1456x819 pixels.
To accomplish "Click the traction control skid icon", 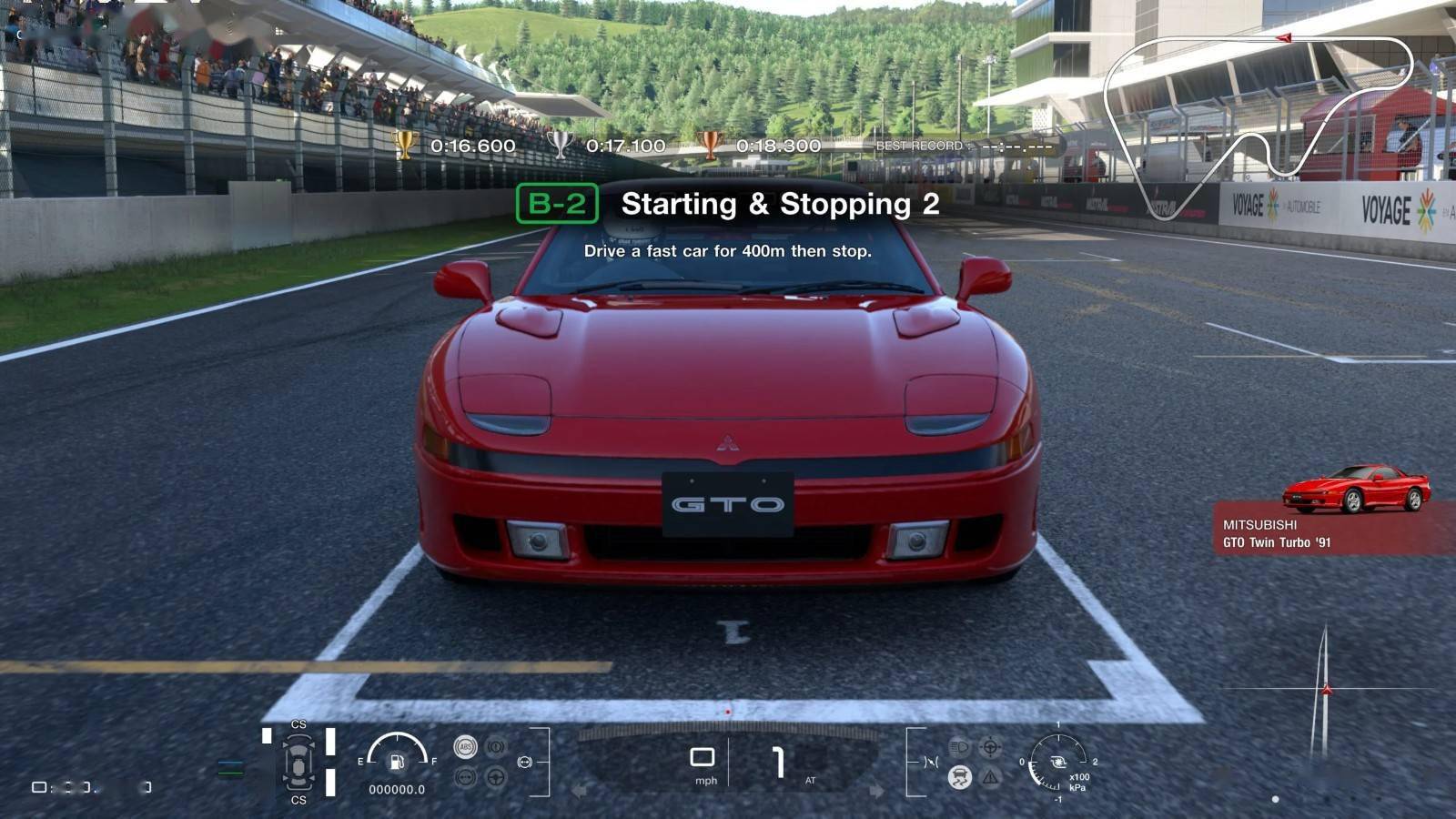I will (959, 777).
